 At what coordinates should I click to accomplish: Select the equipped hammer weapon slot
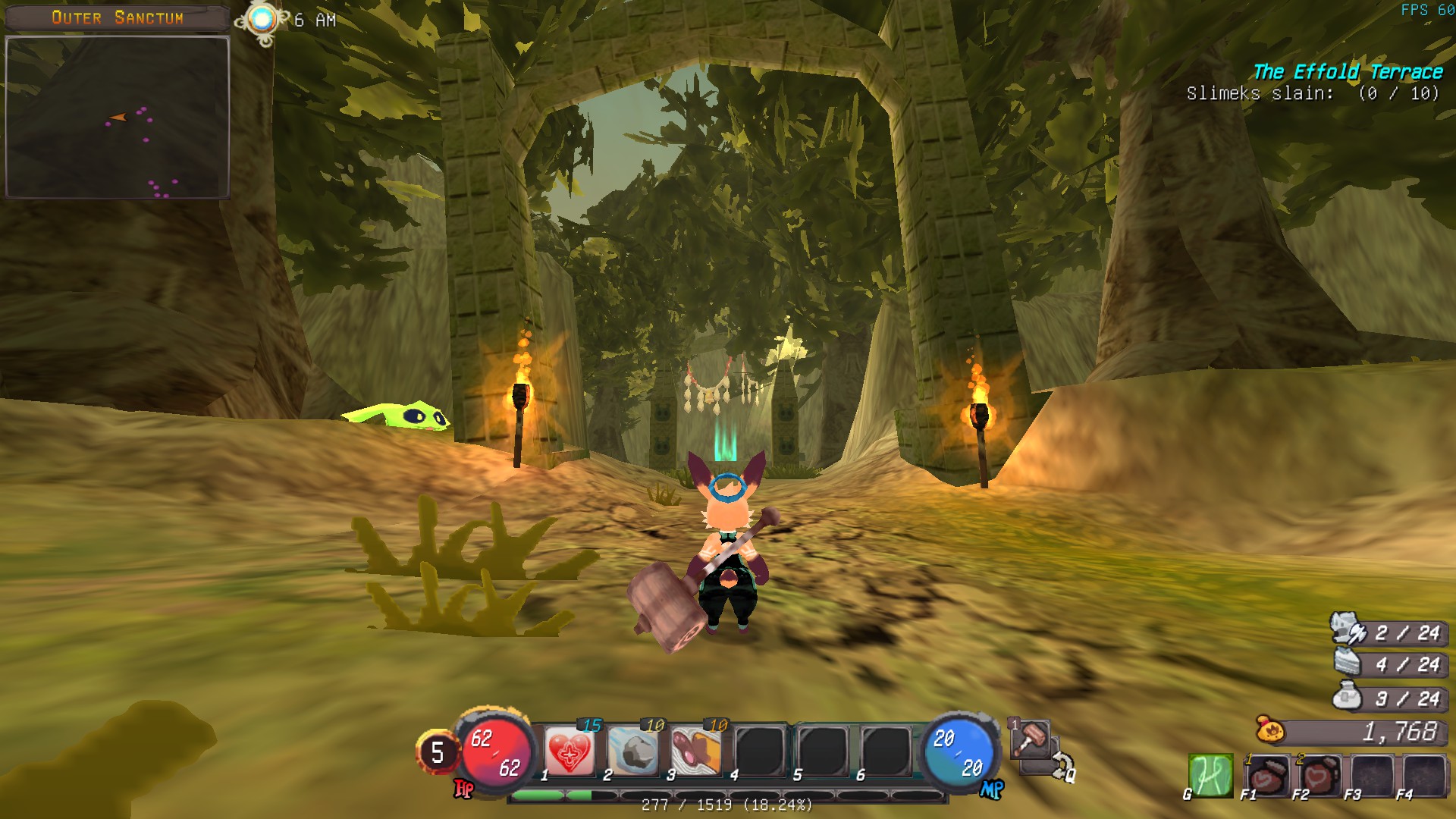1031,739
